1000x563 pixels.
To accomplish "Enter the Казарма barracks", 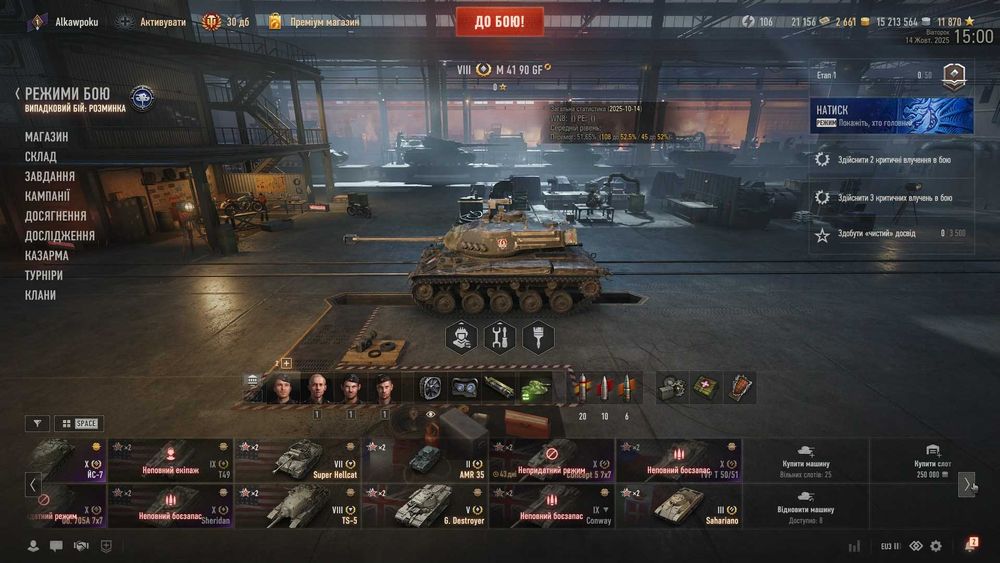I will (47, 256).
